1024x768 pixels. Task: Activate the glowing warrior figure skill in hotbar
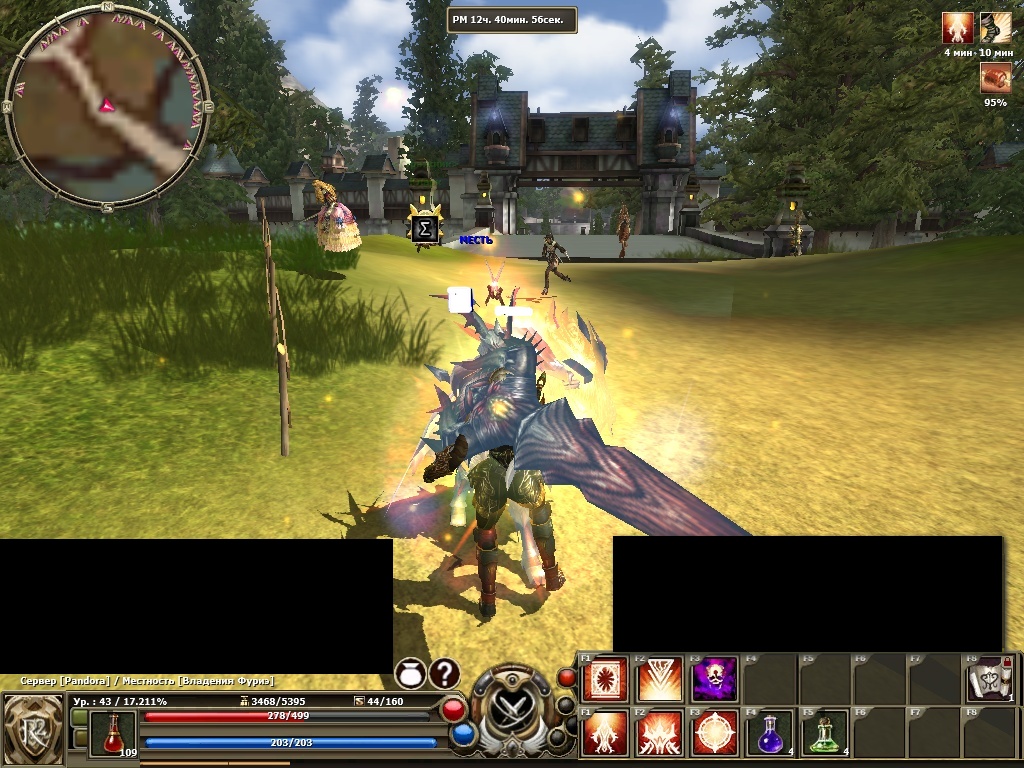(605, 732)
